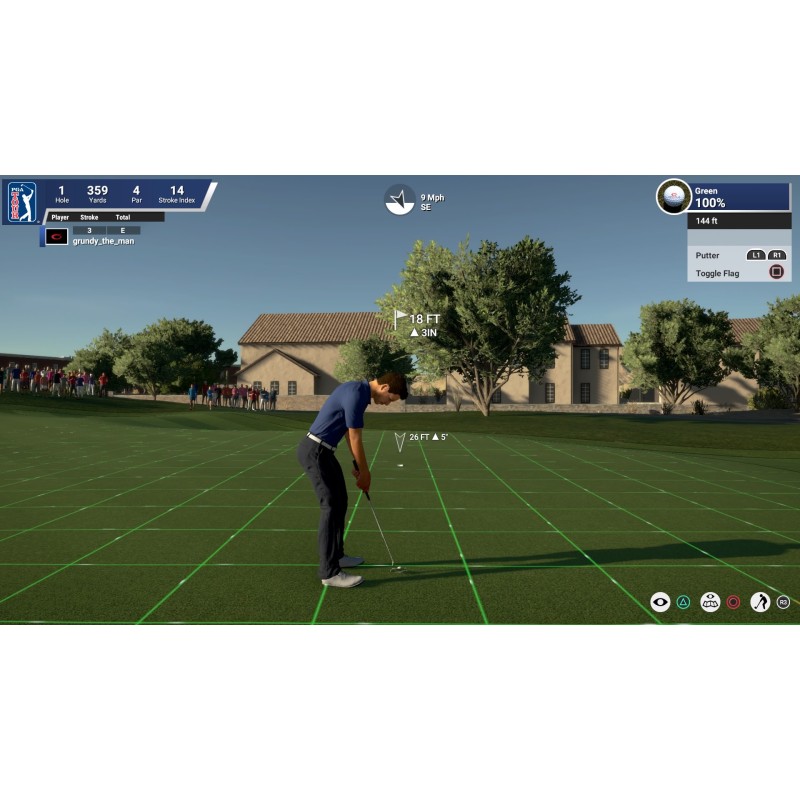Viewport: 800px width, 800px height.
Task: Activate the green-reading eye icon
Action: tap(710, 602)
